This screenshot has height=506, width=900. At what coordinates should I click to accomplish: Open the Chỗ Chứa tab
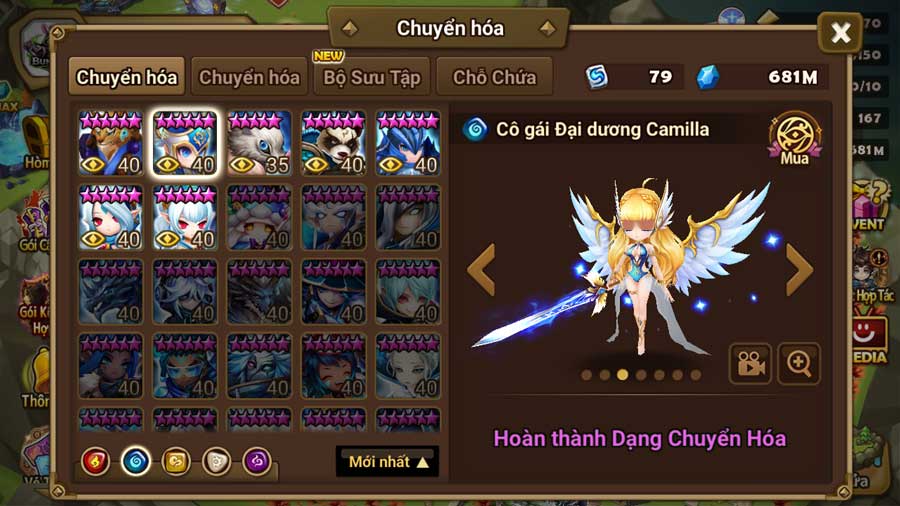495,77
